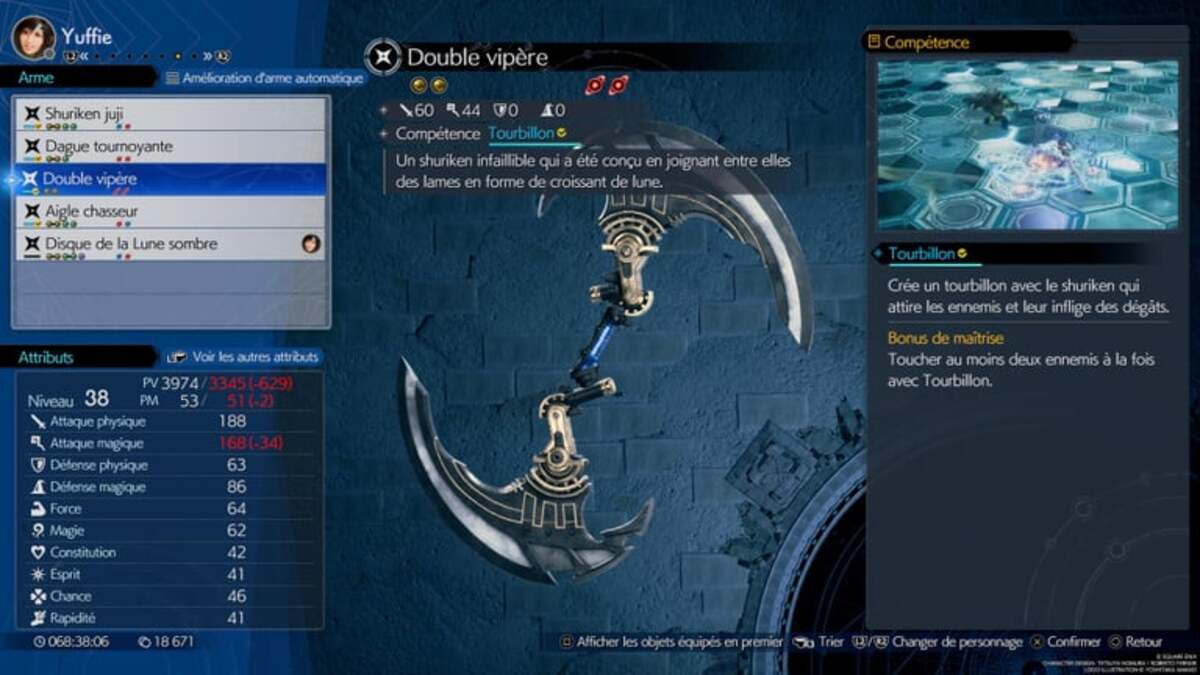Select the Double vipère weapon entry
Viewport: 1200px width, 675px height.
pos(170,179)
